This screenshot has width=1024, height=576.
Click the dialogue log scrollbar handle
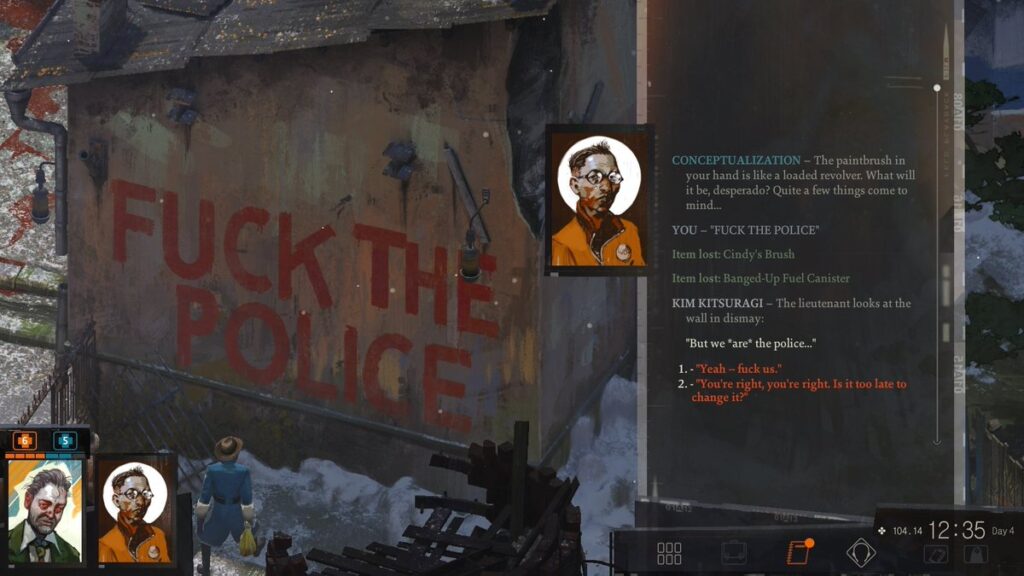click(x=937, y=88)
